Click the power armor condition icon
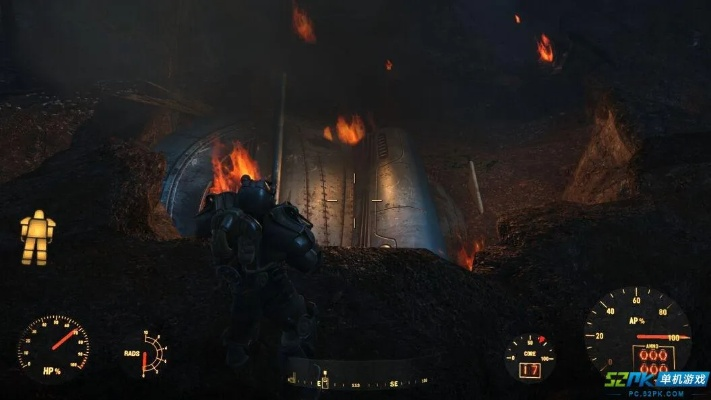This screenshot has height=400, width=711. [38, 236]
